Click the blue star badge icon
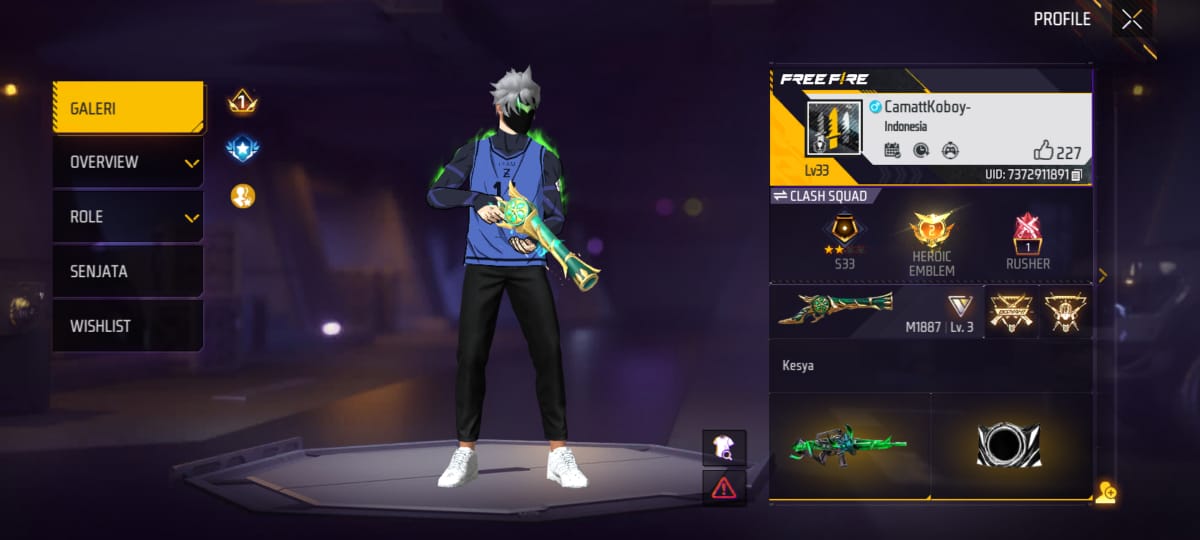1200x540 pixels. tap(242, 149)
